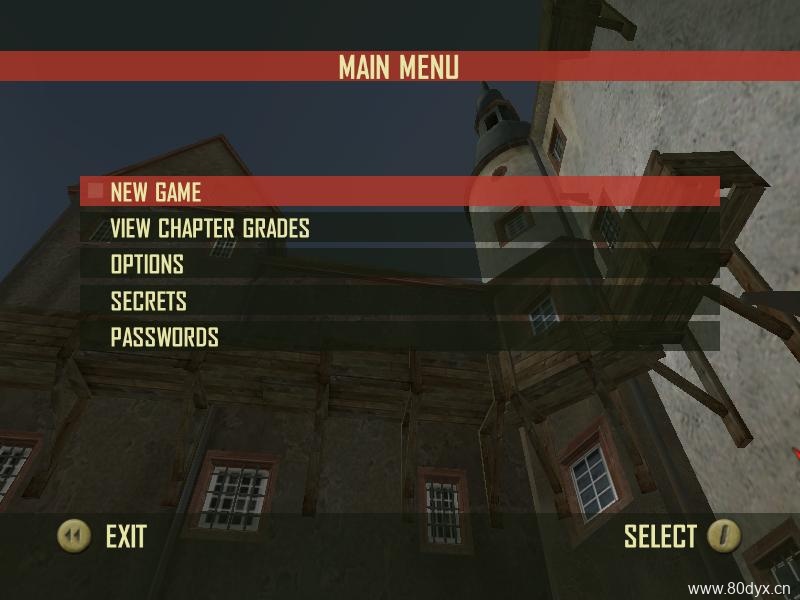
Task: Open the Passwords screen
Action: 164,337
